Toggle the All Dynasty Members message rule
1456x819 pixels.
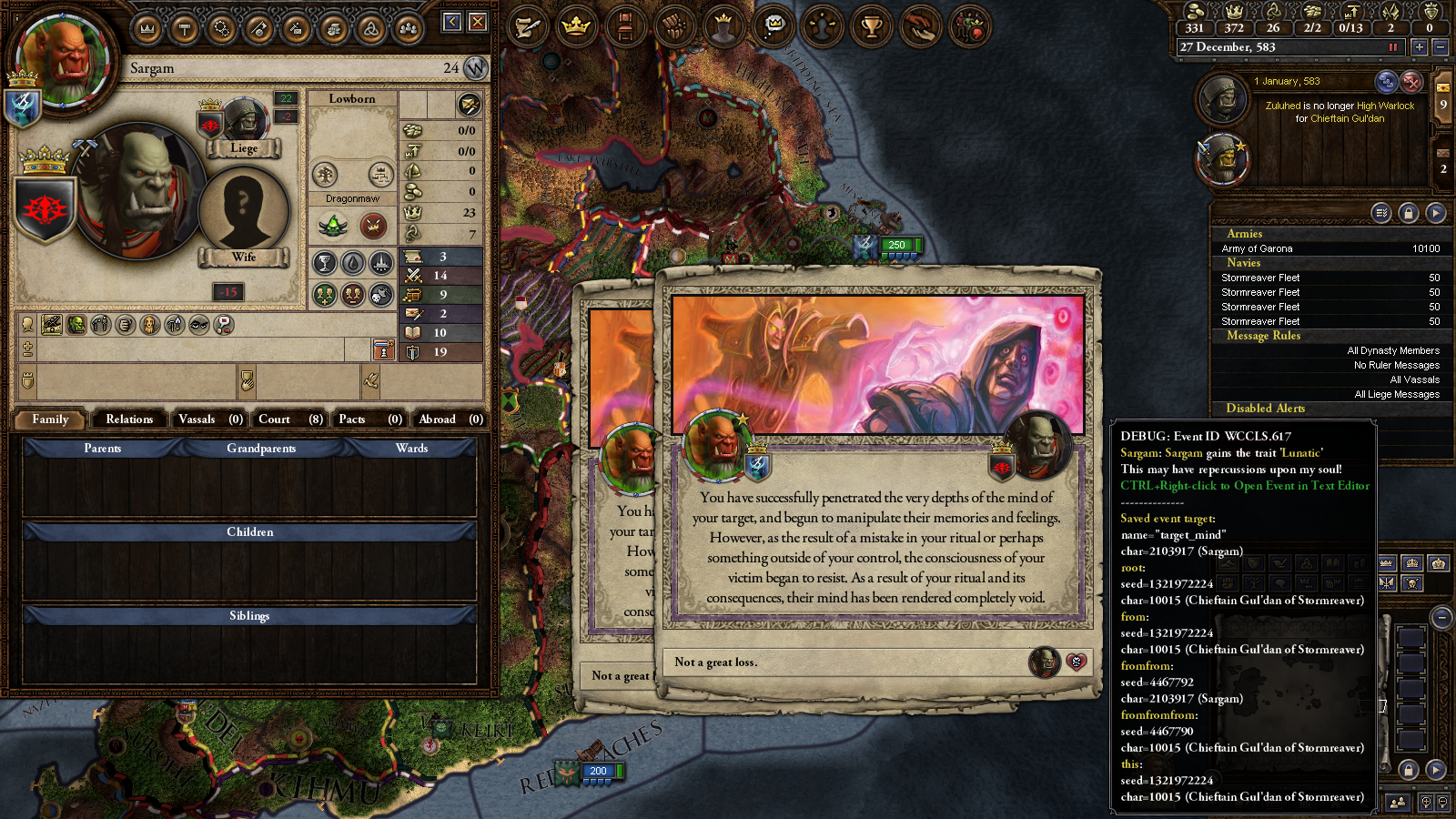(x=1392, y=350)
